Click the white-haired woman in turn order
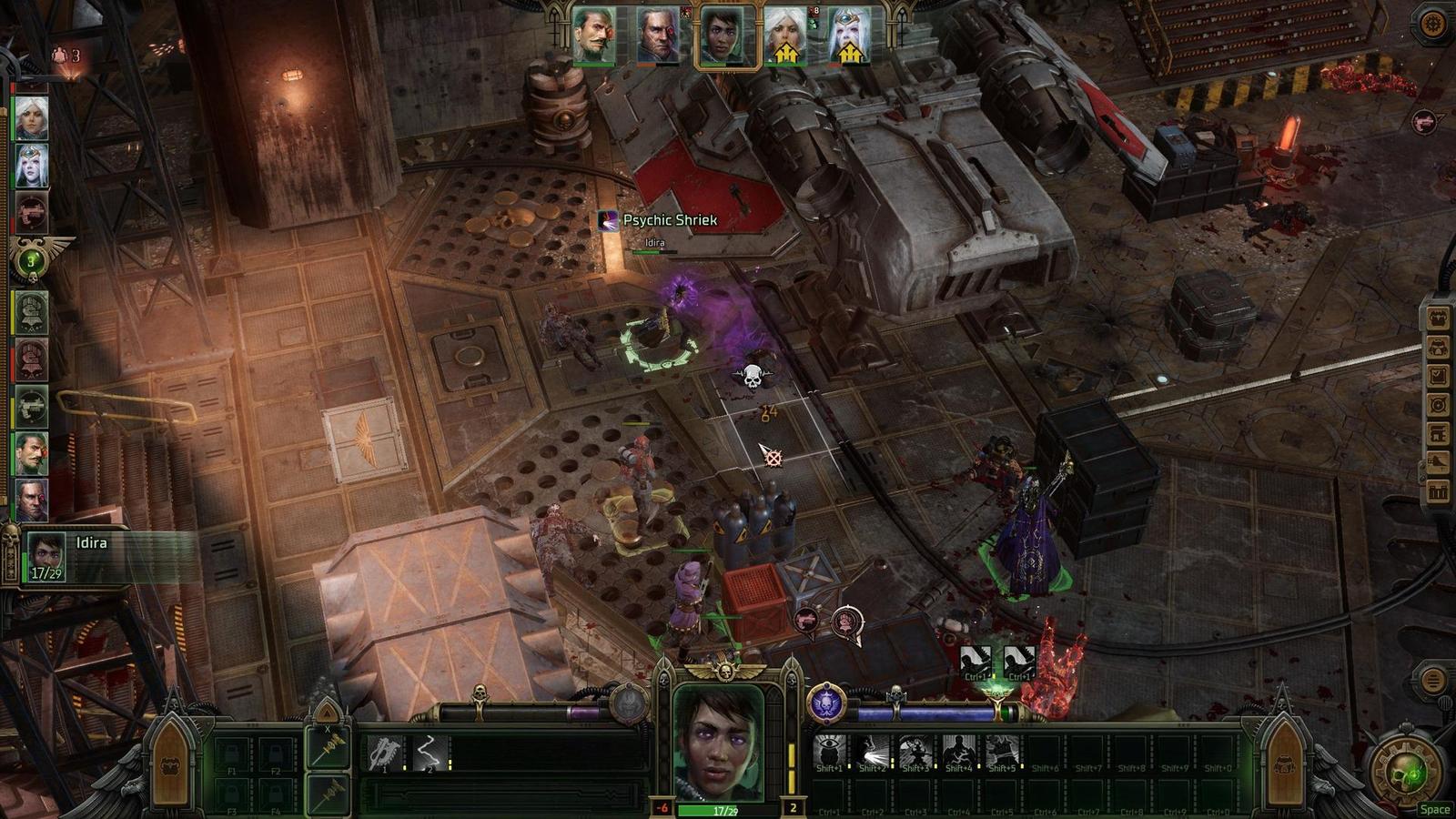This screenshot has height=819, width=1456. (31, 118)
